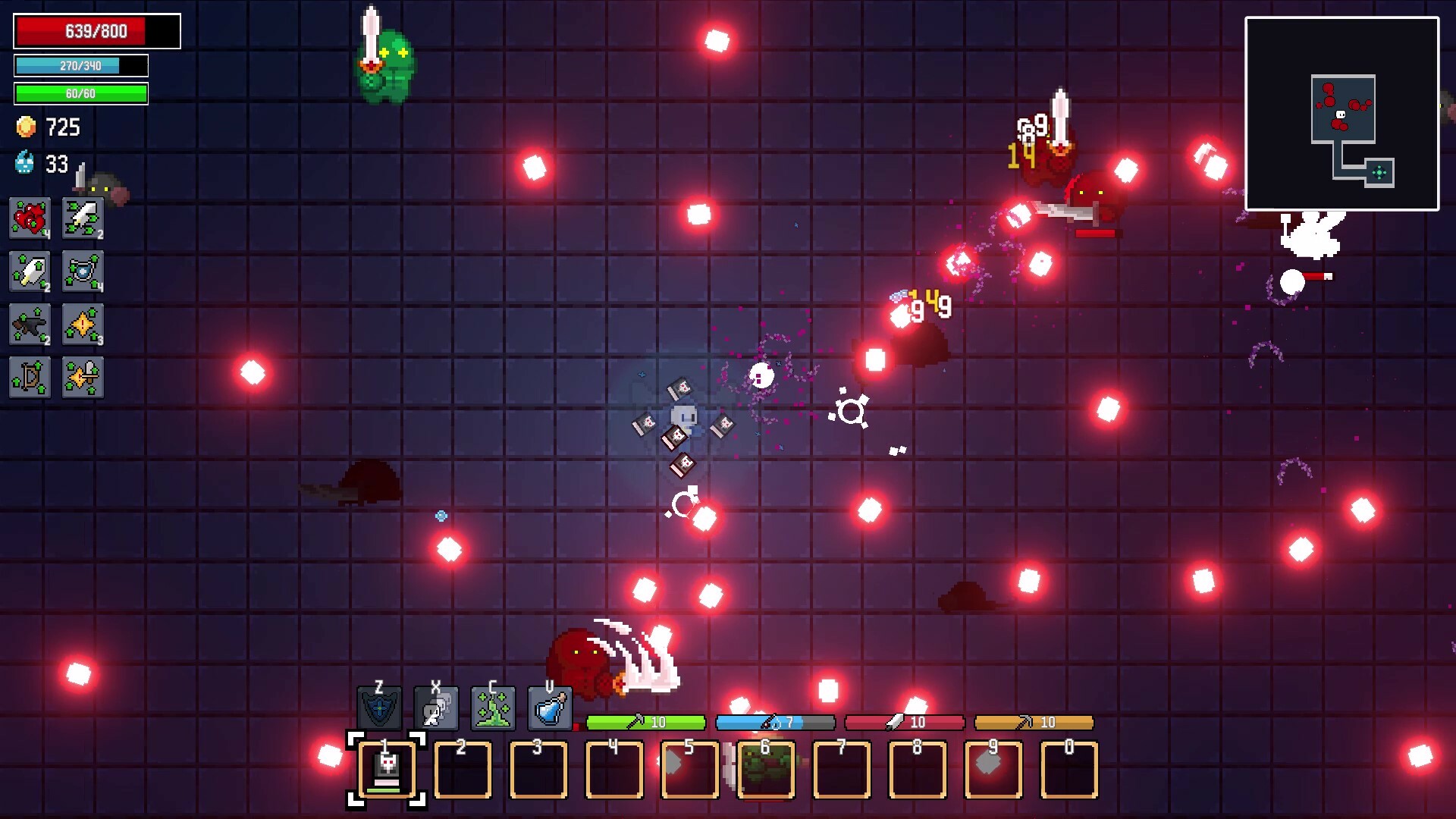Select the glowing sword upgrade icon
The image size is (1456, 819).
83,219
